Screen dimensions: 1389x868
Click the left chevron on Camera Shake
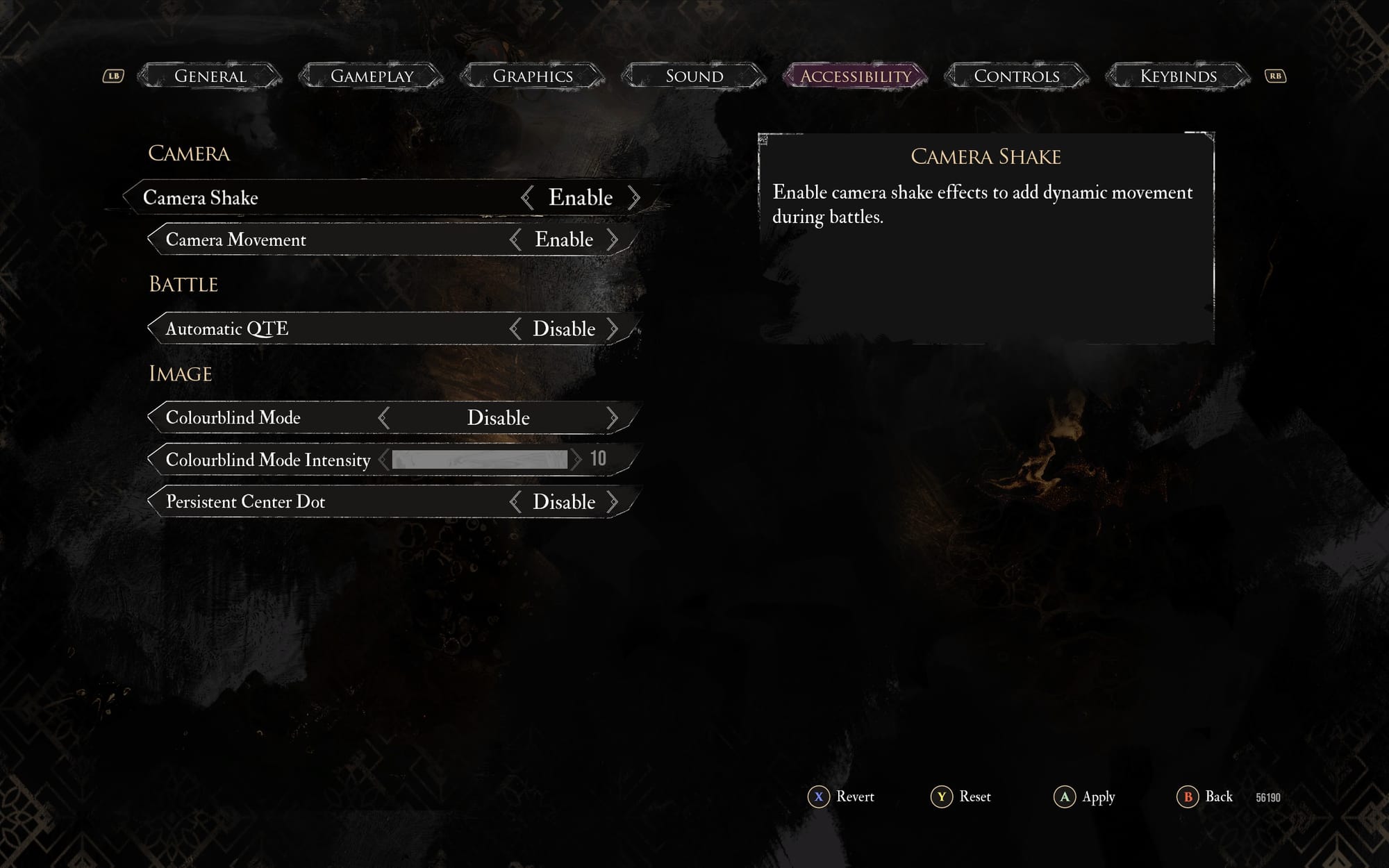tap(527, 197)
